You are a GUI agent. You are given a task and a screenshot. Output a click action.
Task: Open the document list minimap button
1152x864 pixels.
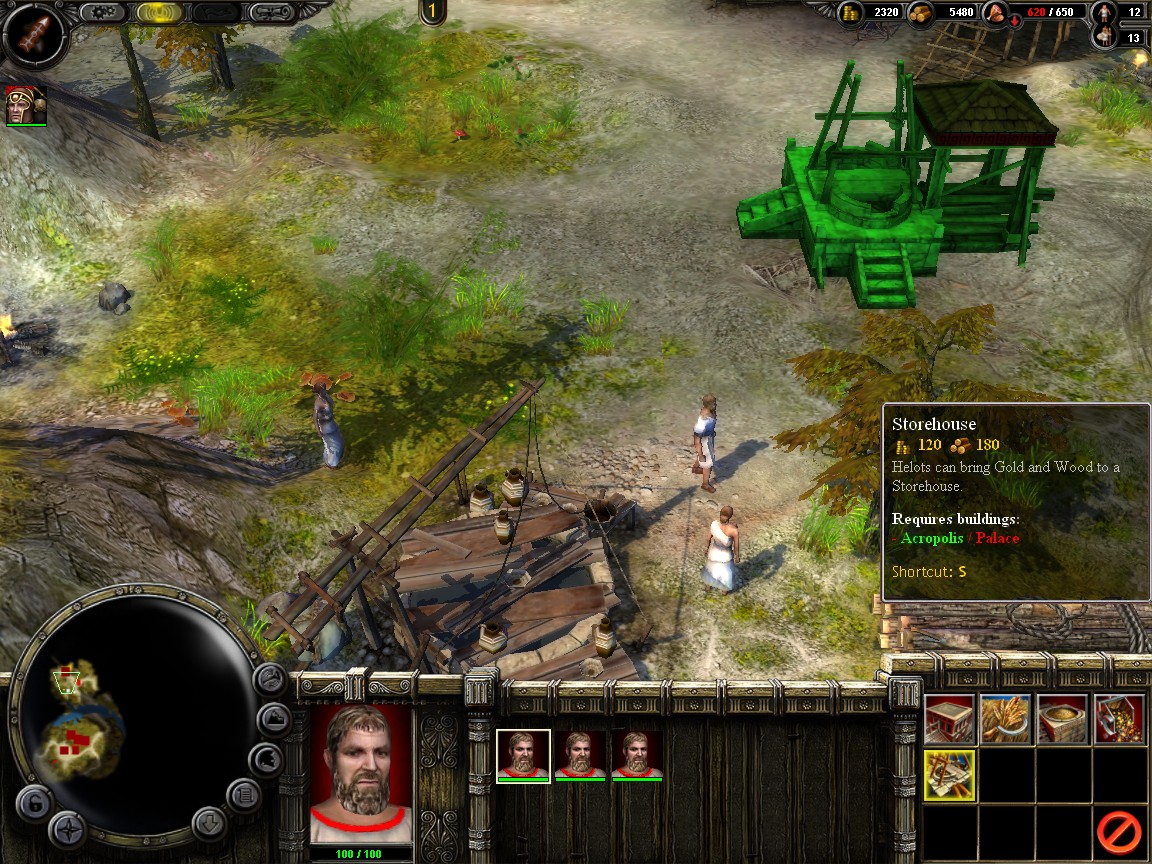243,796
